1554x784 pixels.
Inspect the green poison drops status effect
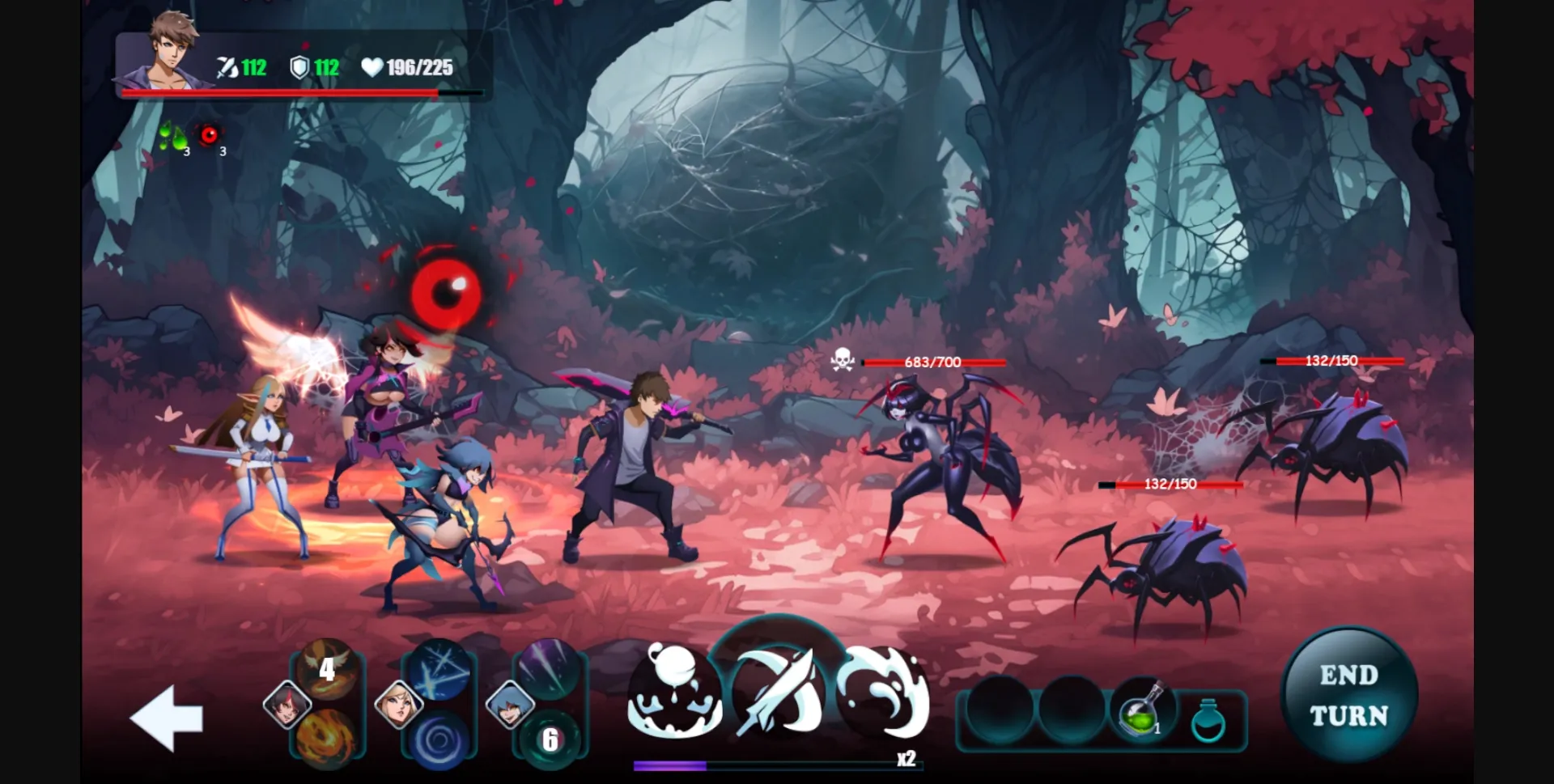click(173, 136)
